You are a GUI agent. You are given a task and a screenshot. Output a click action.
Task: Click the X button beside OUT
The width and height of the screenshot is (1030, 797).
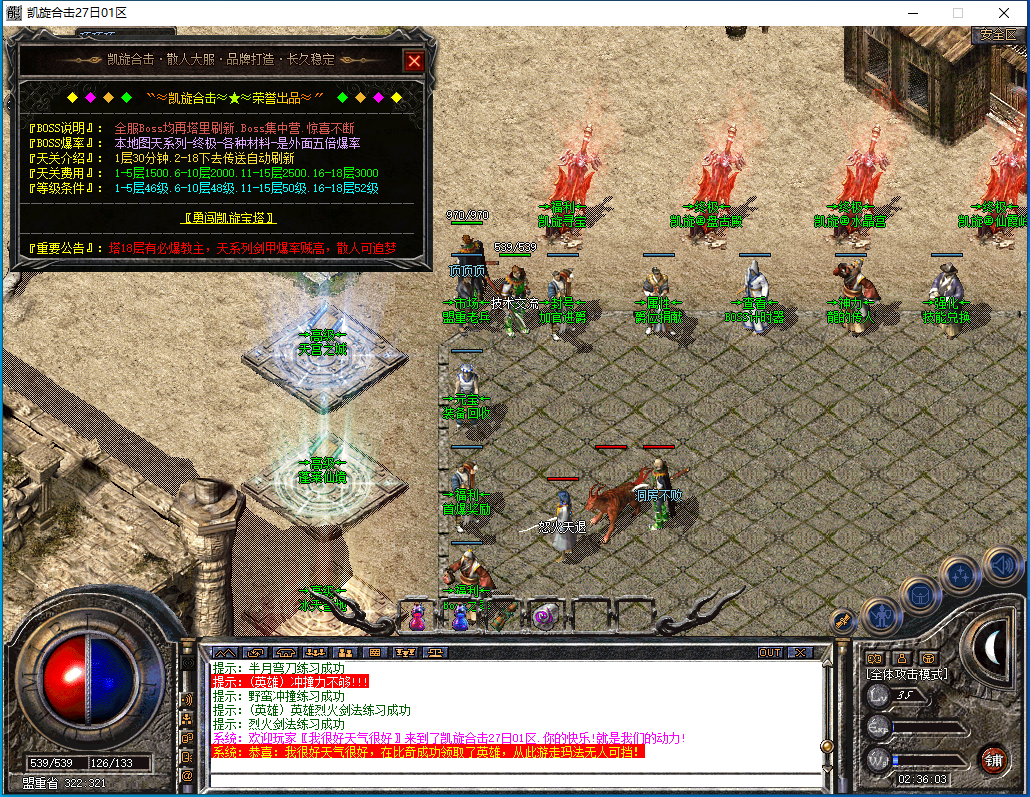[799, 652]
